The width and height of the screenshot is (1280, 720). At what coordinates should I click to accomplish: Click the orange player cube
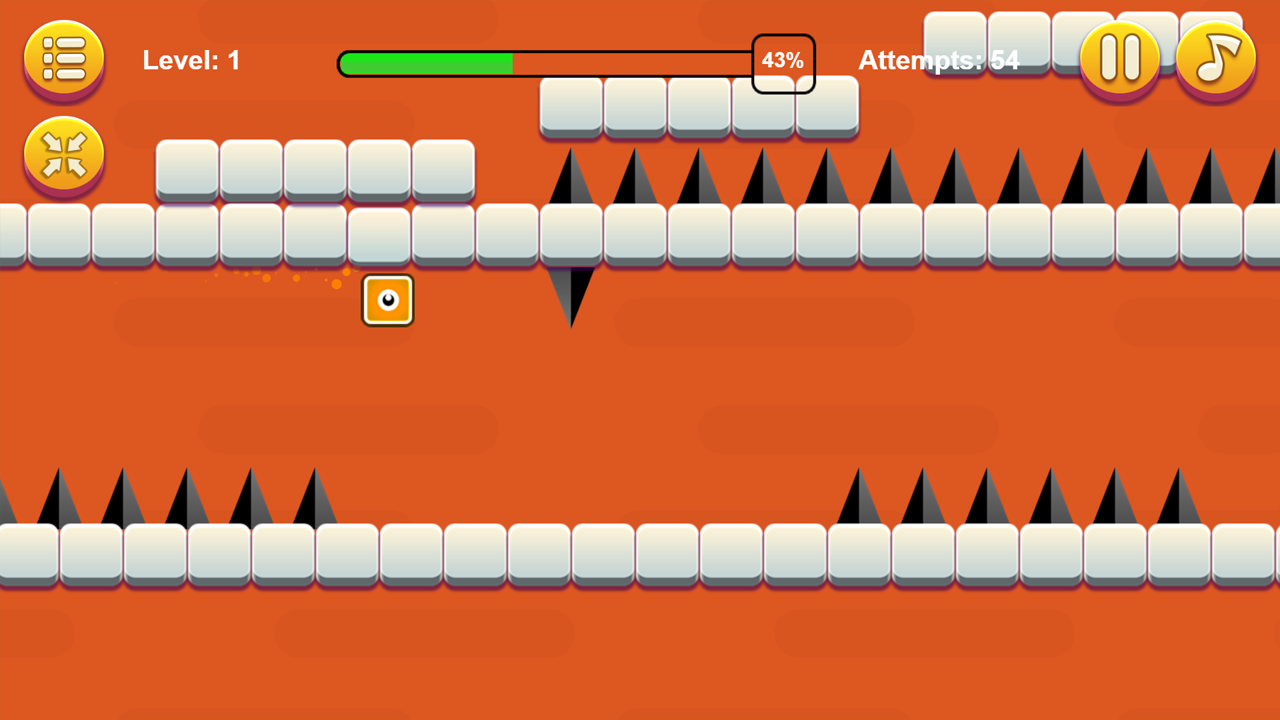pos(387,300)
